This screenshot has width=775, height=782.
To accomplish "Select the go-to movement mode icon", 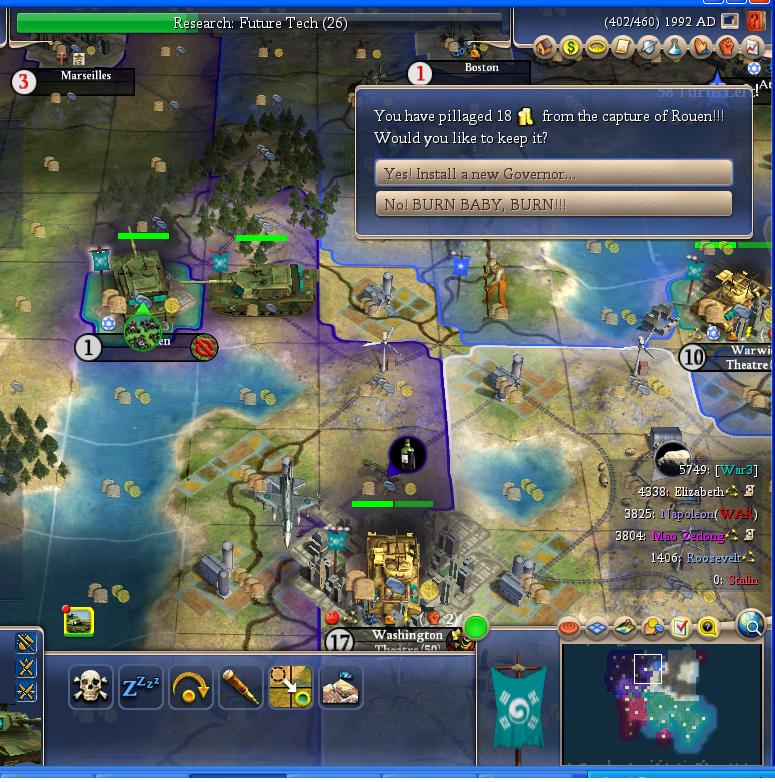I will tap(290, 687).
